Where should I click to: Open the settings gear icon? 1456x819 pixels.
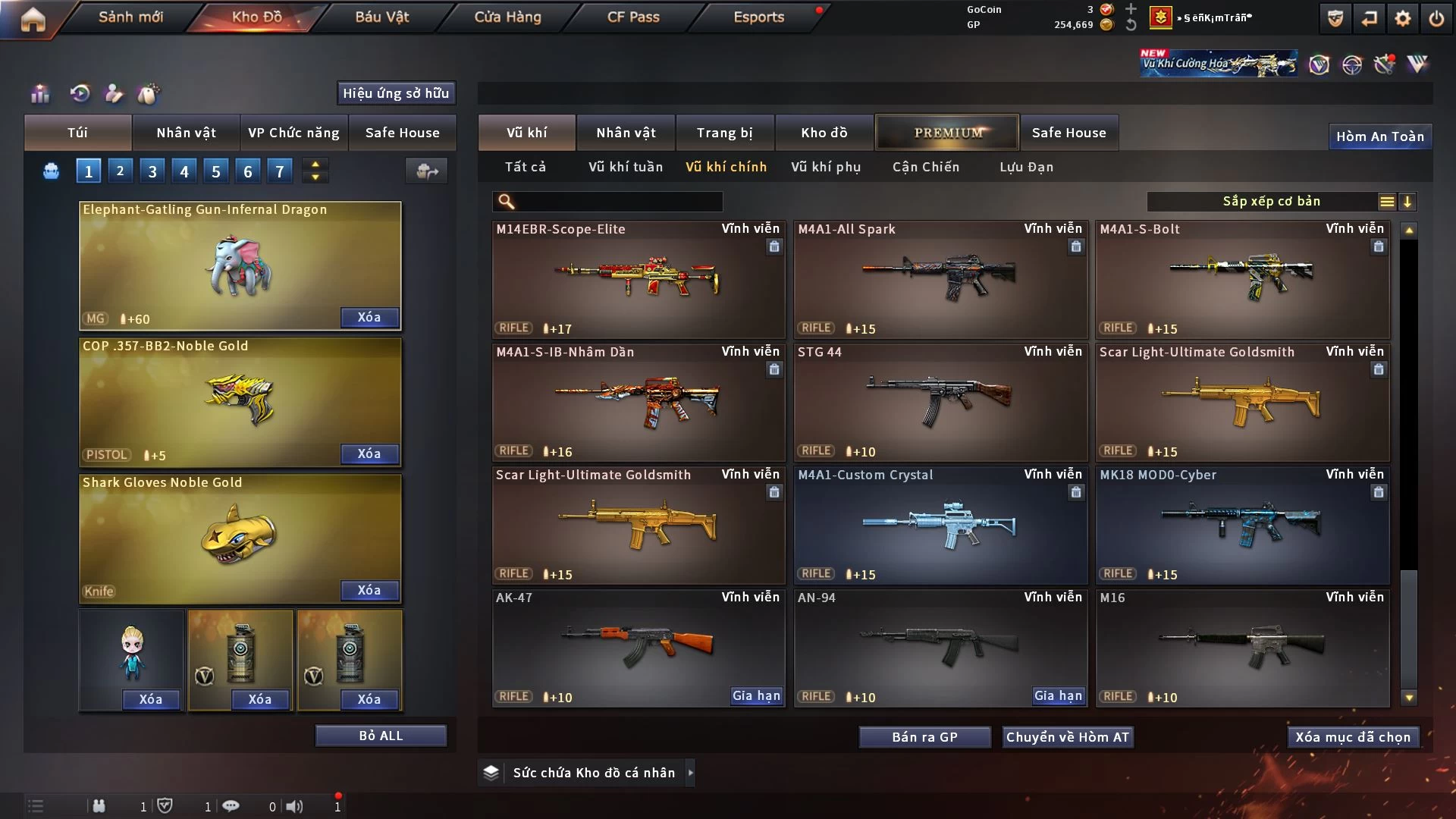point(1403,18)
